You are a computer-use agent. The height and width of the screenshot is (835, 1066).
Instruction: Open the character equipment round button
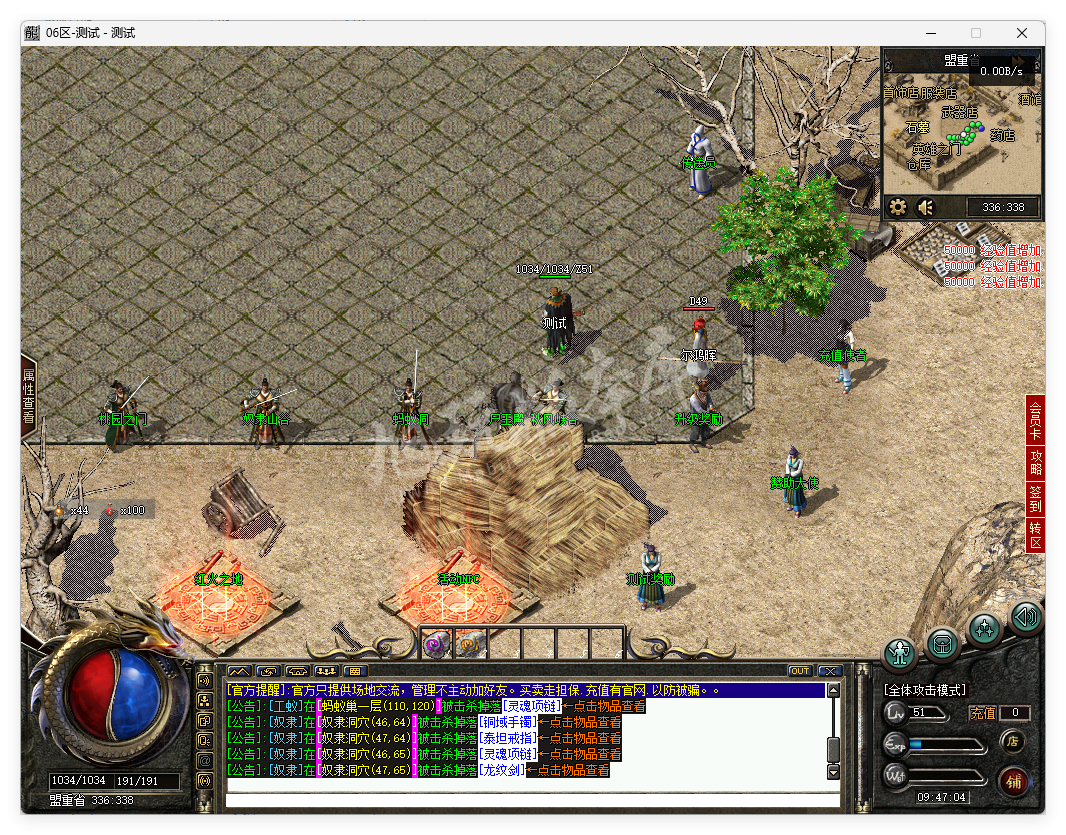(901, 654)
